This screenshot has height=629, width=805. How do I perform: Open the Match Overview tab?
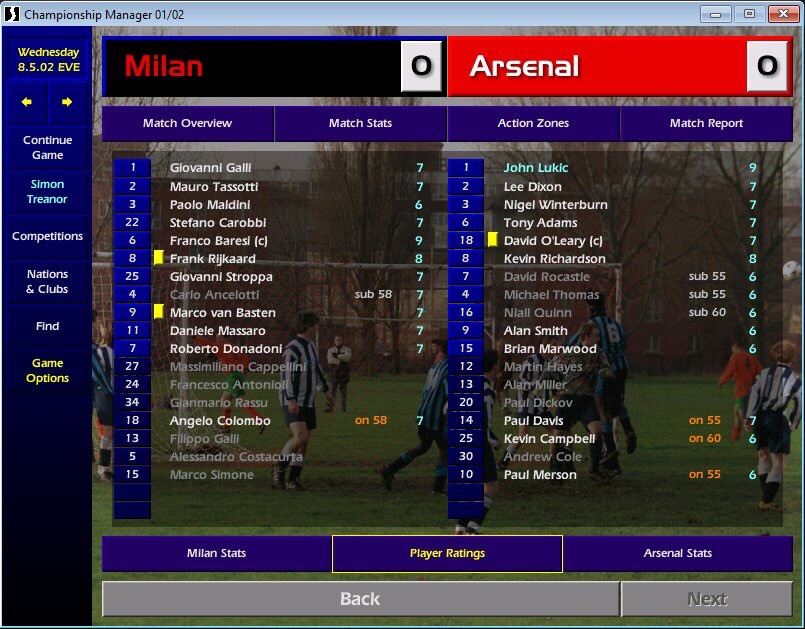pyautogui.click(x=187, y=123)
